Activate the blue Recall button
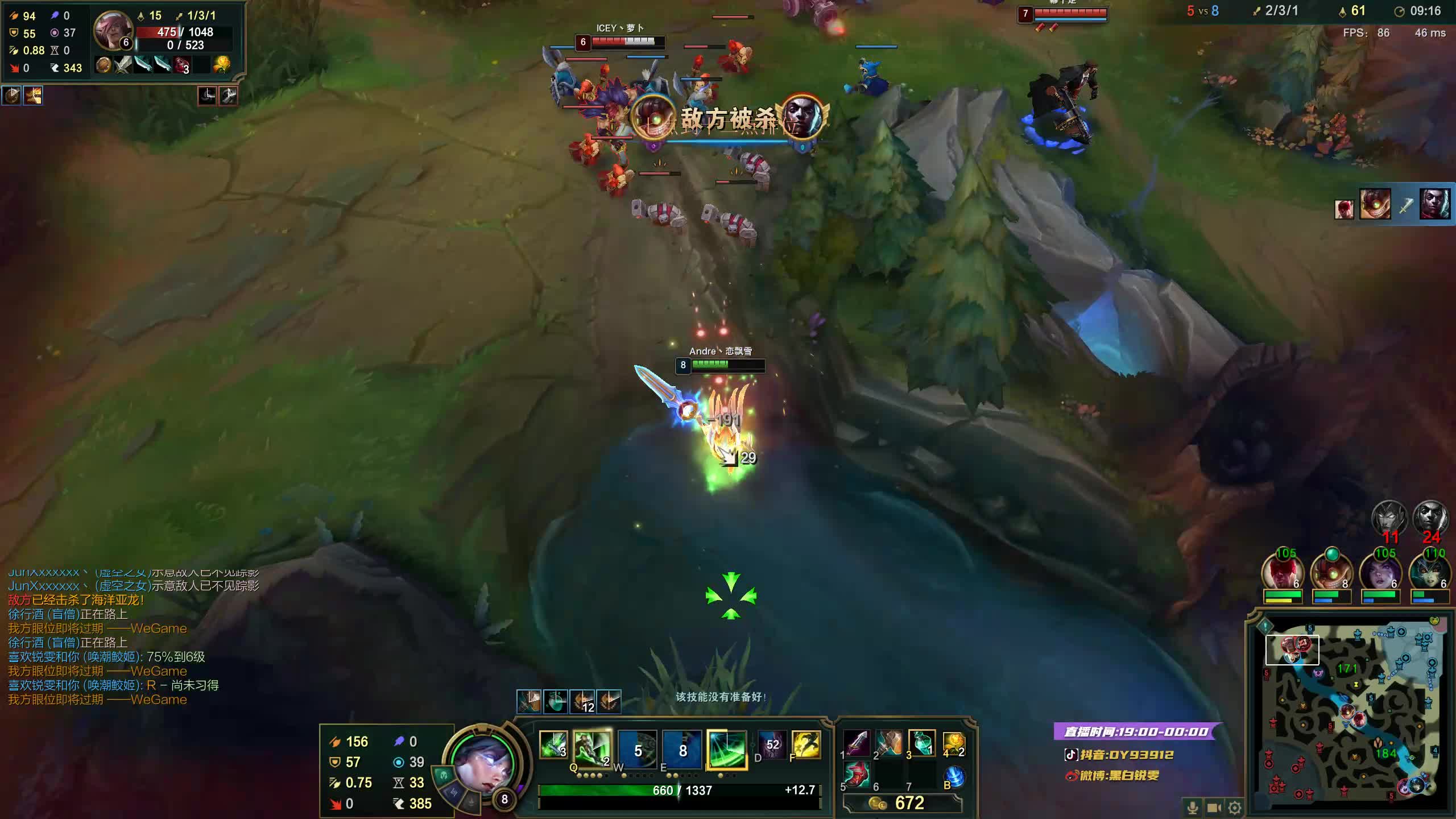The height and width of the screenshot is (819, 1456). click(954, 777)
